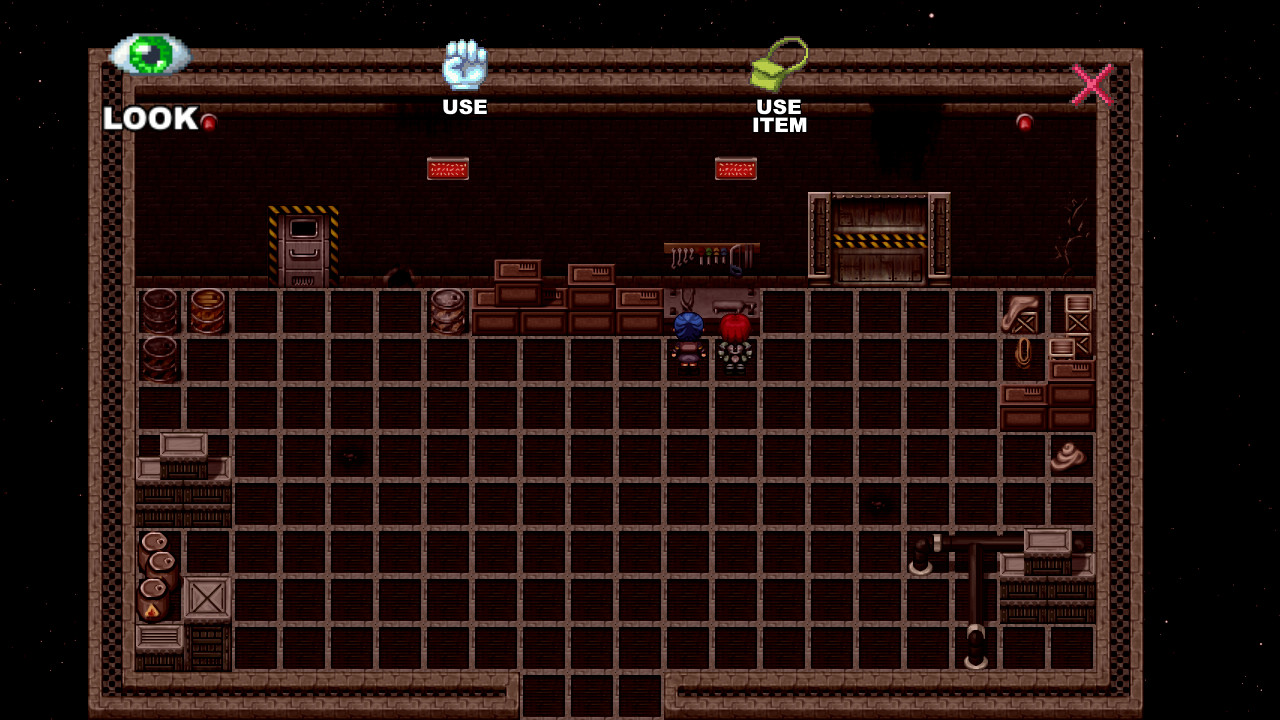Inspect the rope coil on the right shelf
The image size is (1280, 720).
pos(1022,350)
